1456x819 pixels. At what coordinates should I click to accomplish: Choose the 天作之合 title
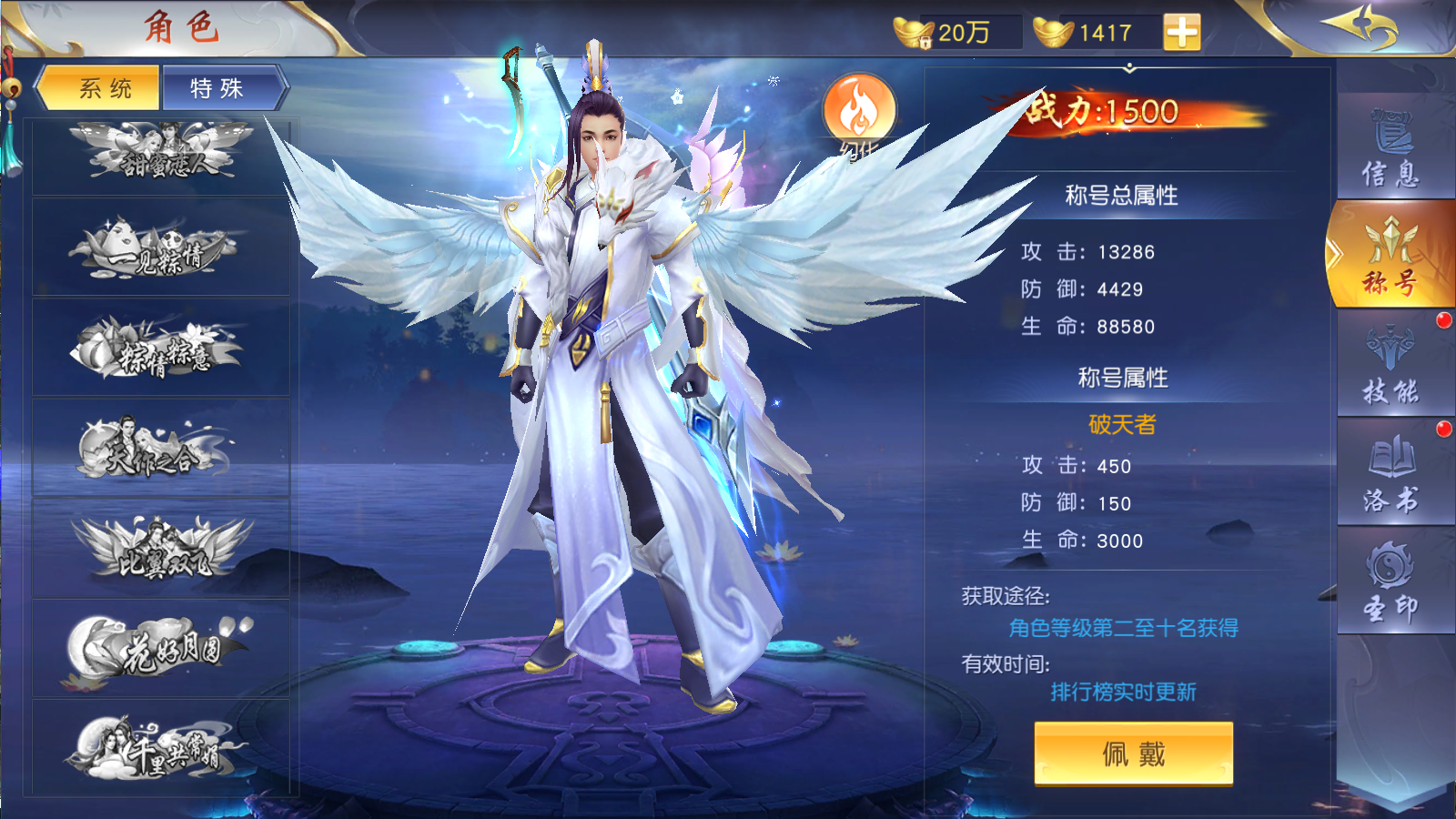(x=161, y=449)
